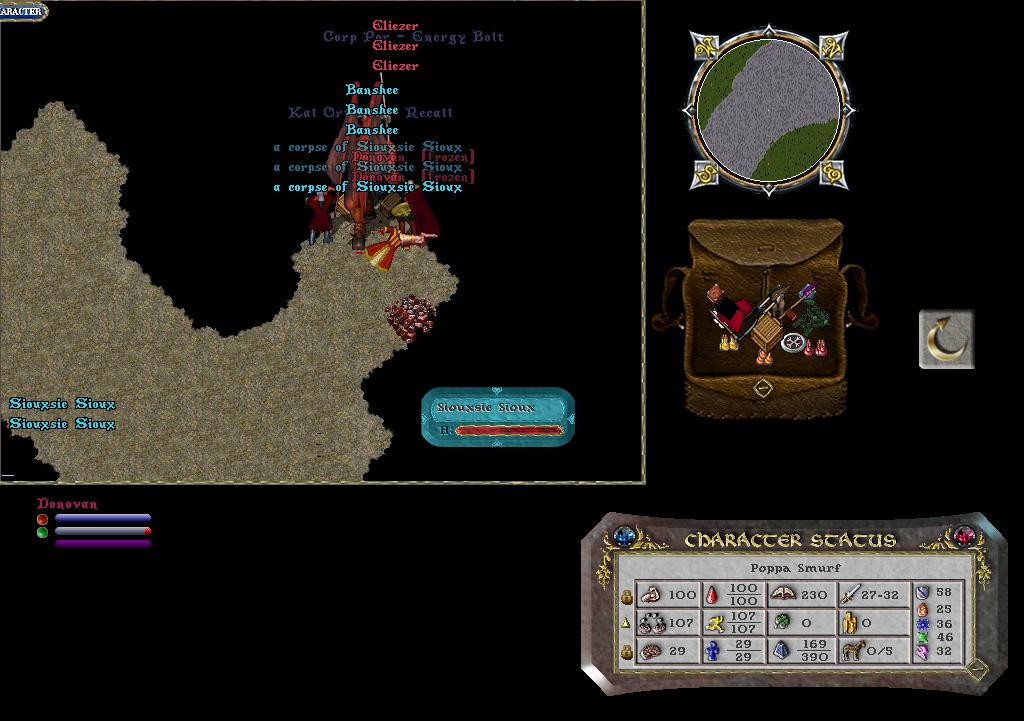Select the orange potions in the backpack
Image resolution: width=1024 pixels, height=721 pixels.
tap(764, 356)
